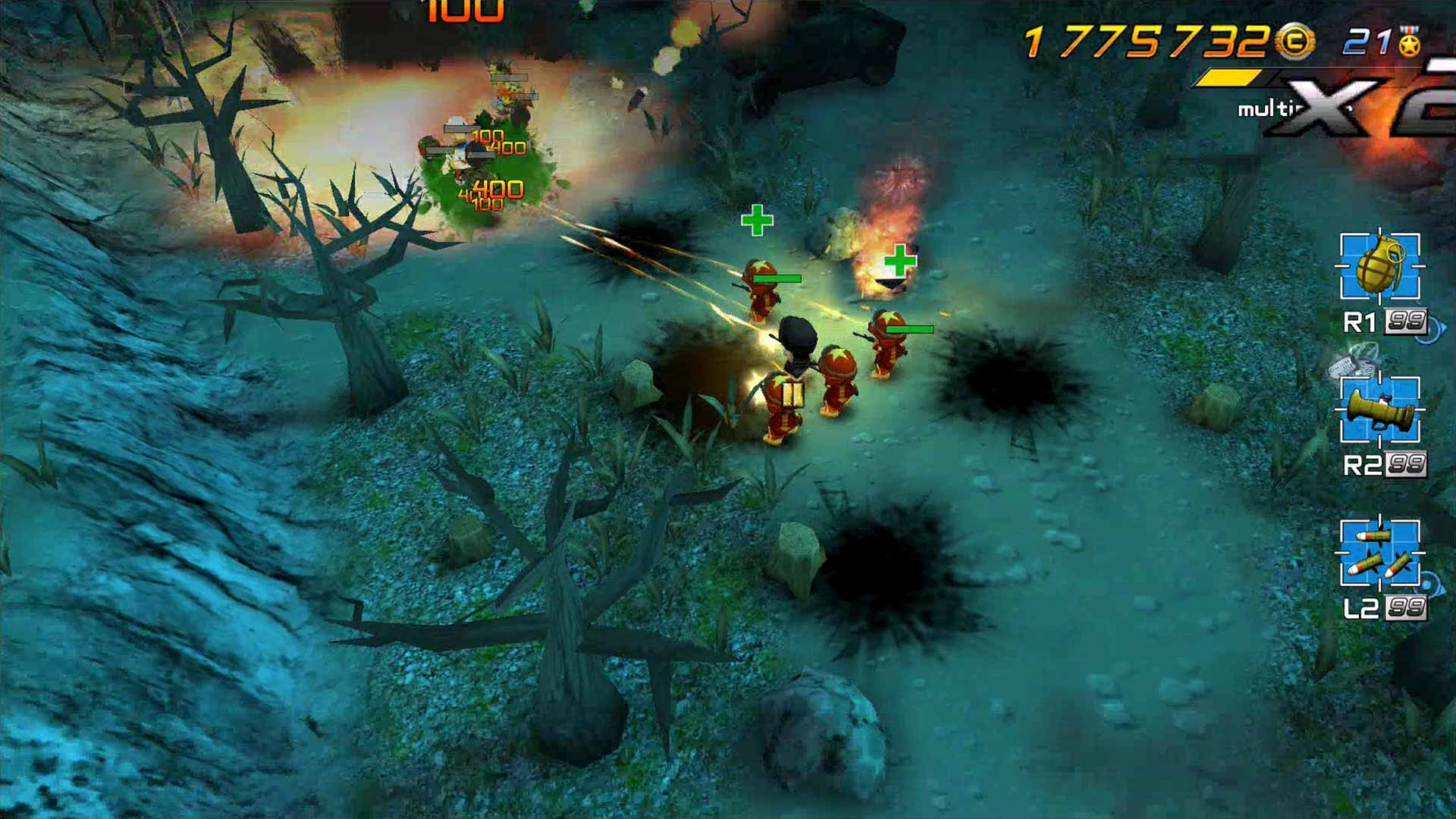Screen dimensions: 1456x819
Task: Click the green health bar above the trooper
Action: [x=777, y=278]
